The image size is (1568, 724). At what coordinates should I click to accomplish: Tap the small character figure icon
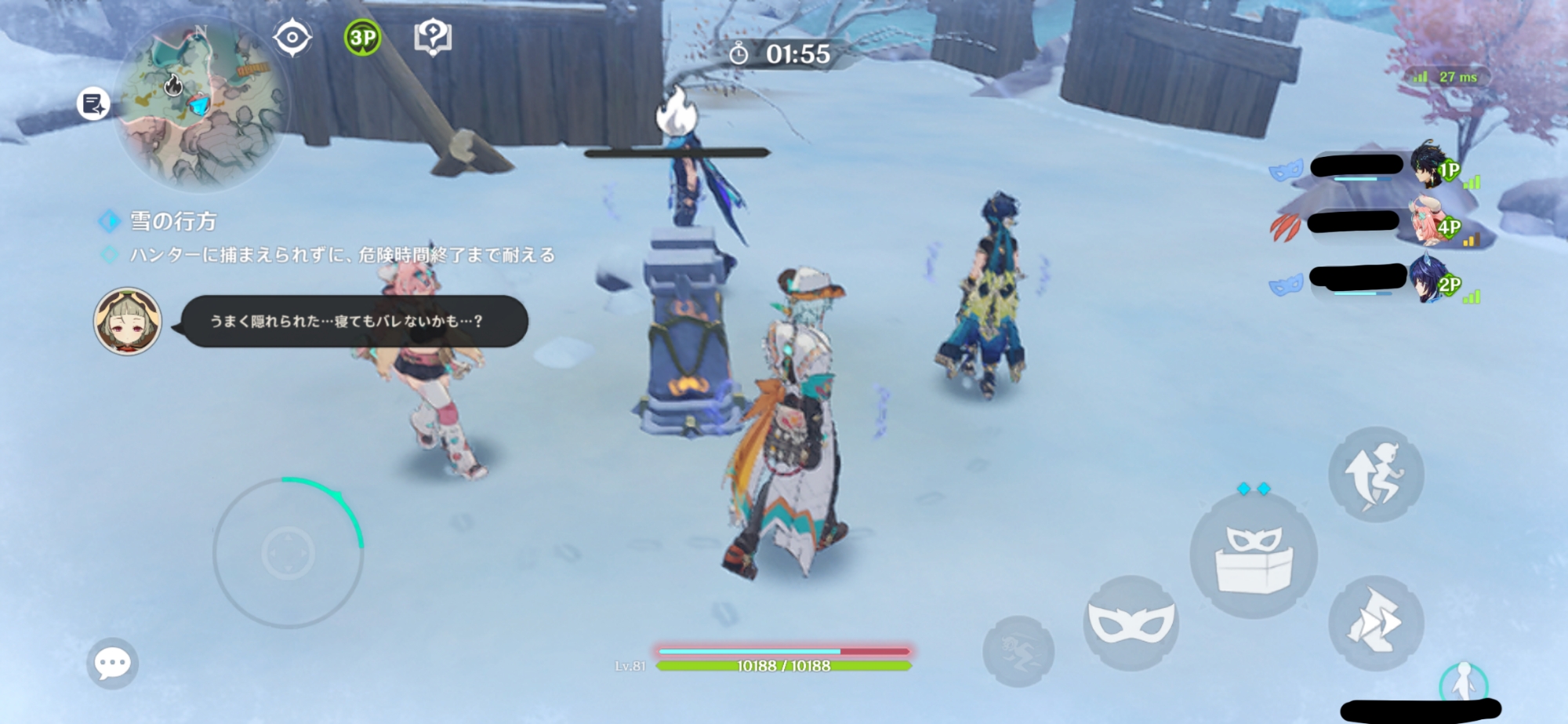[x=1462, y=681]
